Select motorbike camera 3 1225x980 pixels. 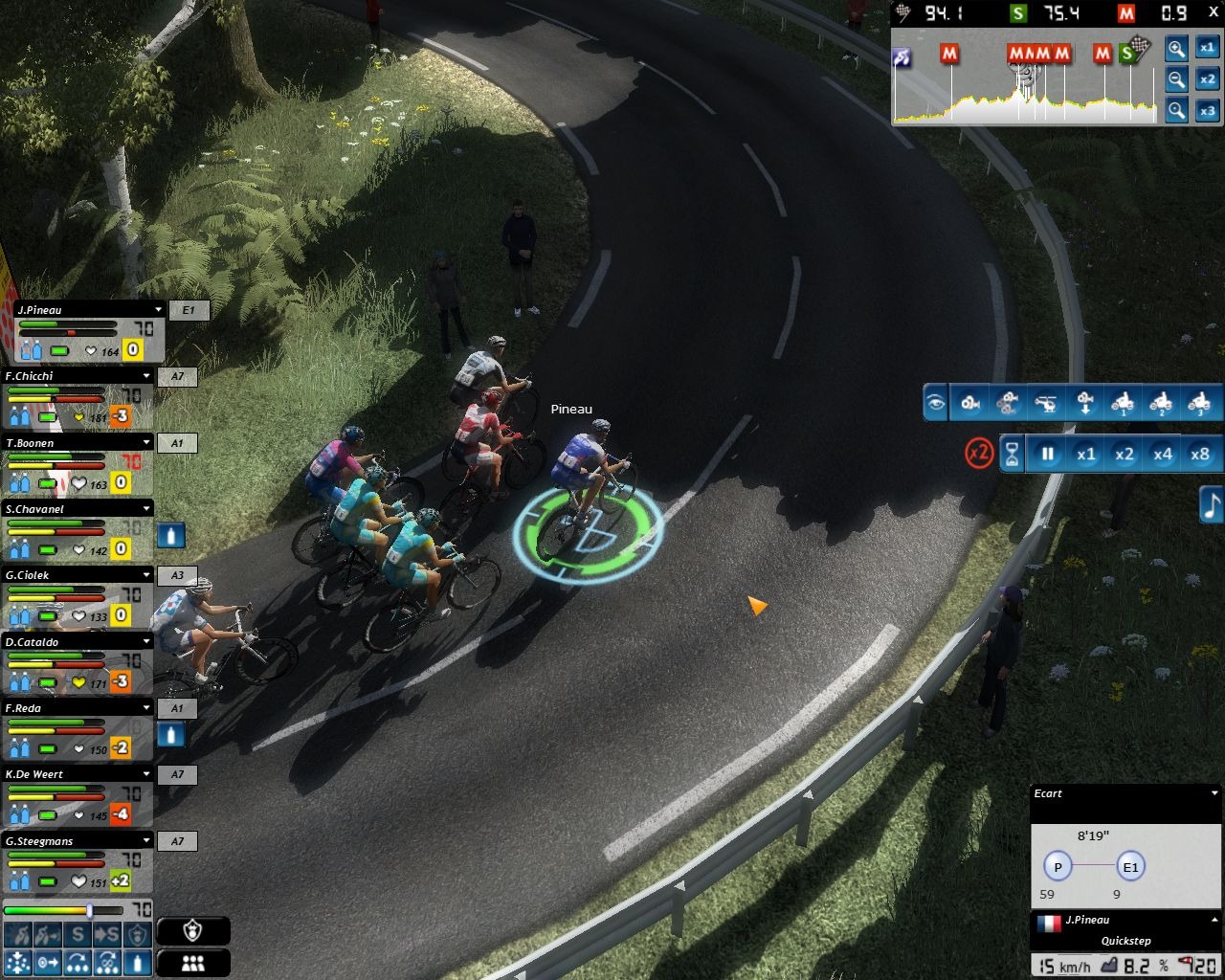(x=1198, y=403)
